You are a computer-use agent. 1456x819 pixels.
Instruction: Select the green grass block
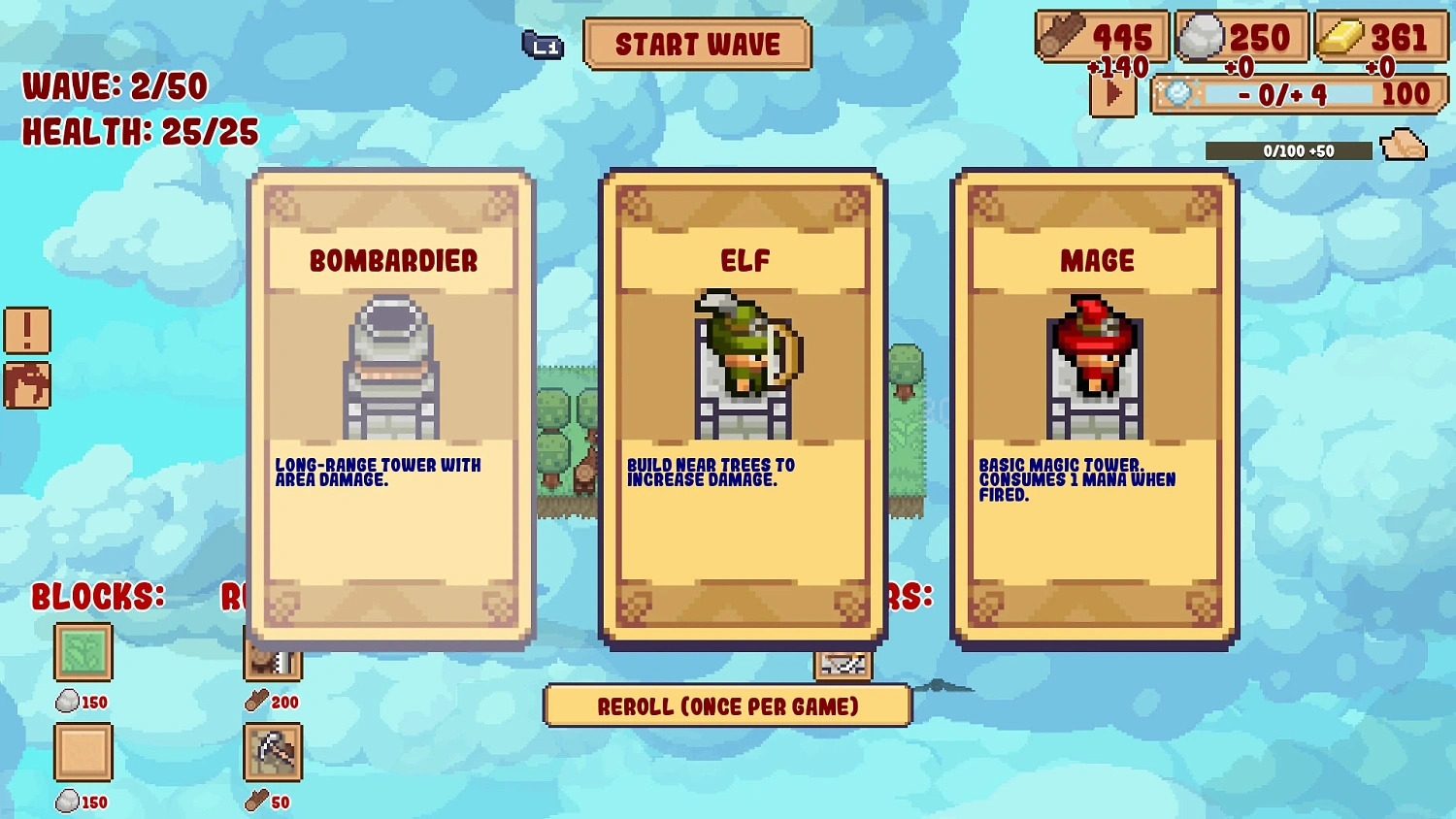point(83,652)
